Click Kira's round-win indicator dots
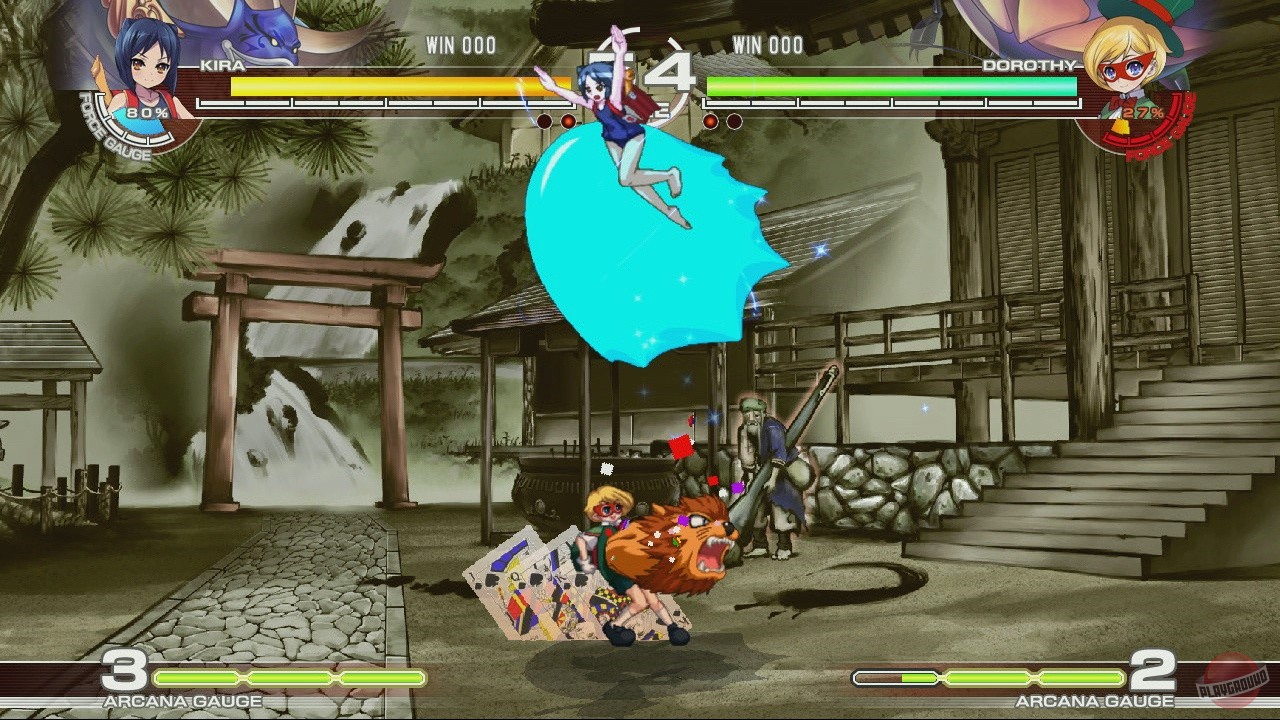 point(554,119)
